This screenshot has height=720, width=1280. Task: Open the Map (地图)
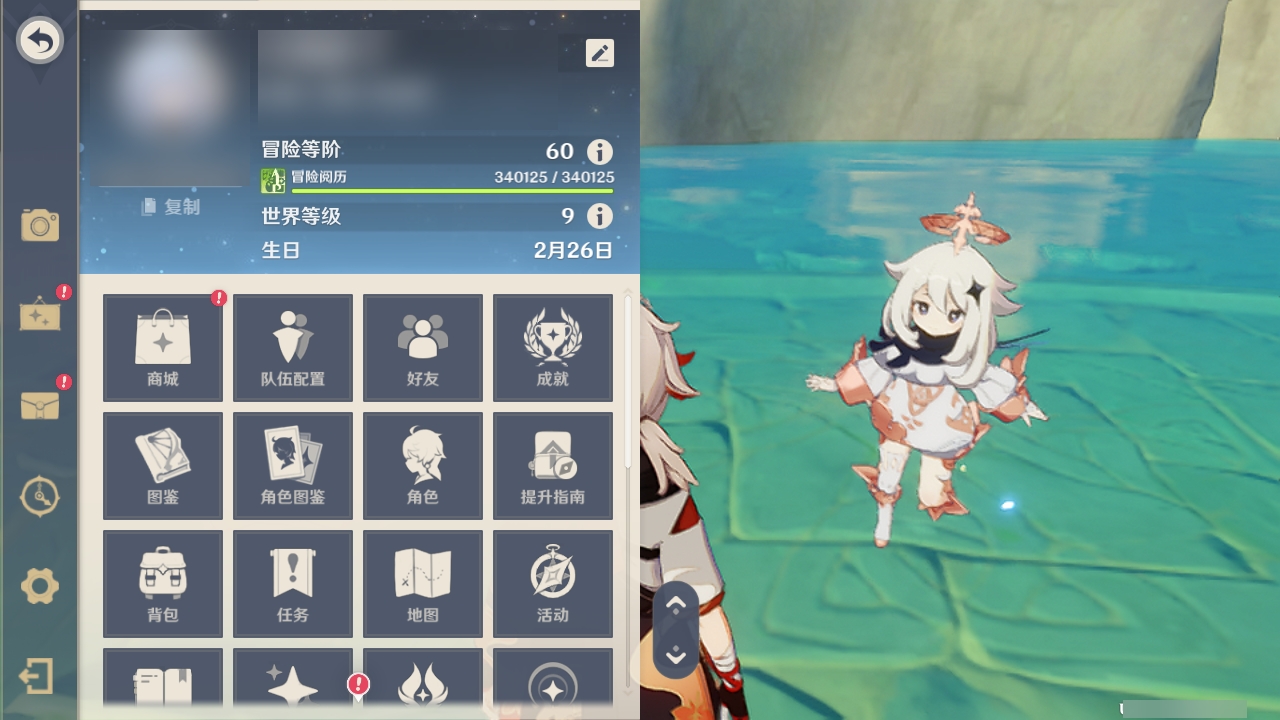(x=422, y=583)
